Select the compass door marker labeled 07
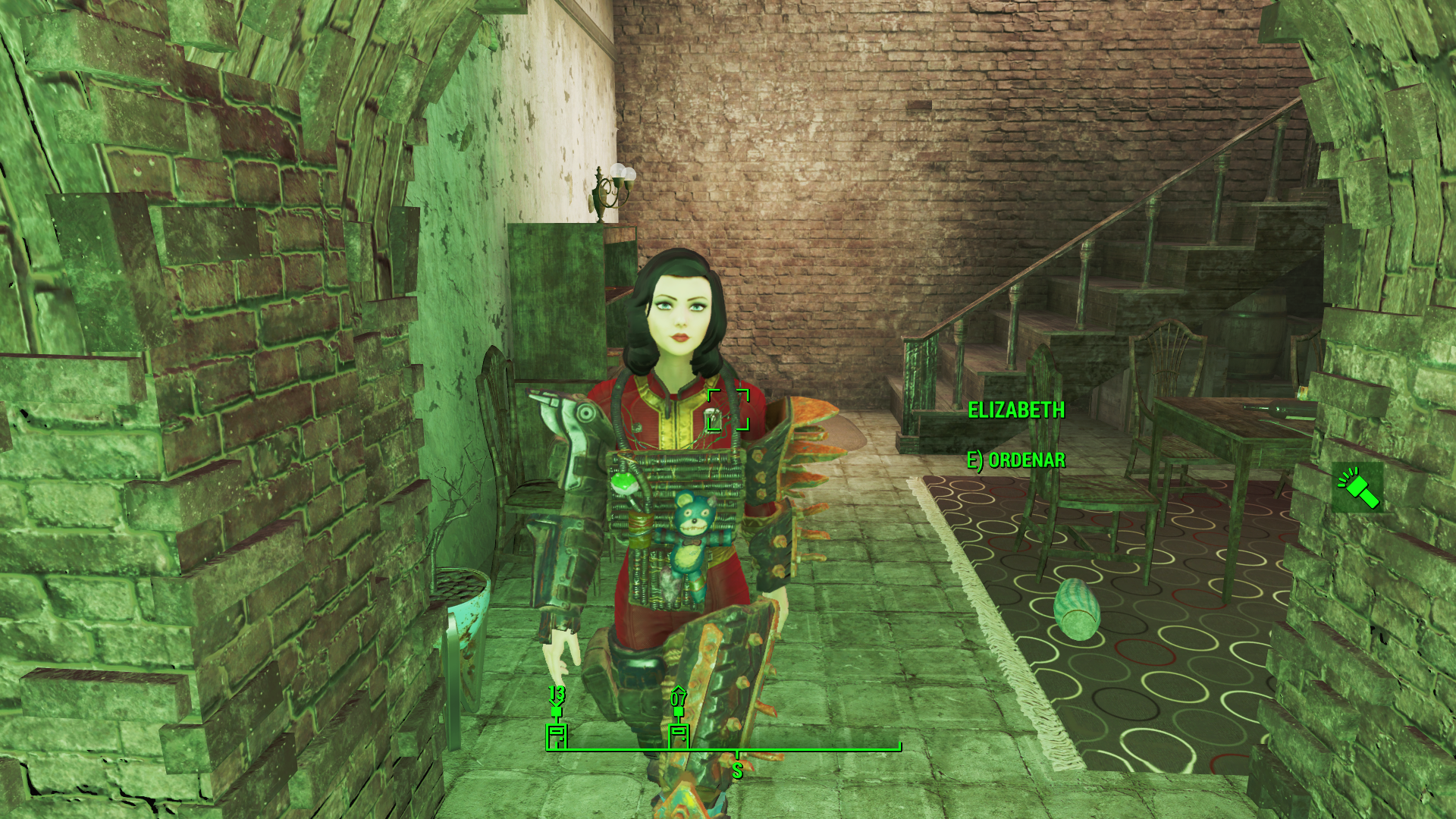This screenshot has height=819, width=1456. click(x=679, y=734)
